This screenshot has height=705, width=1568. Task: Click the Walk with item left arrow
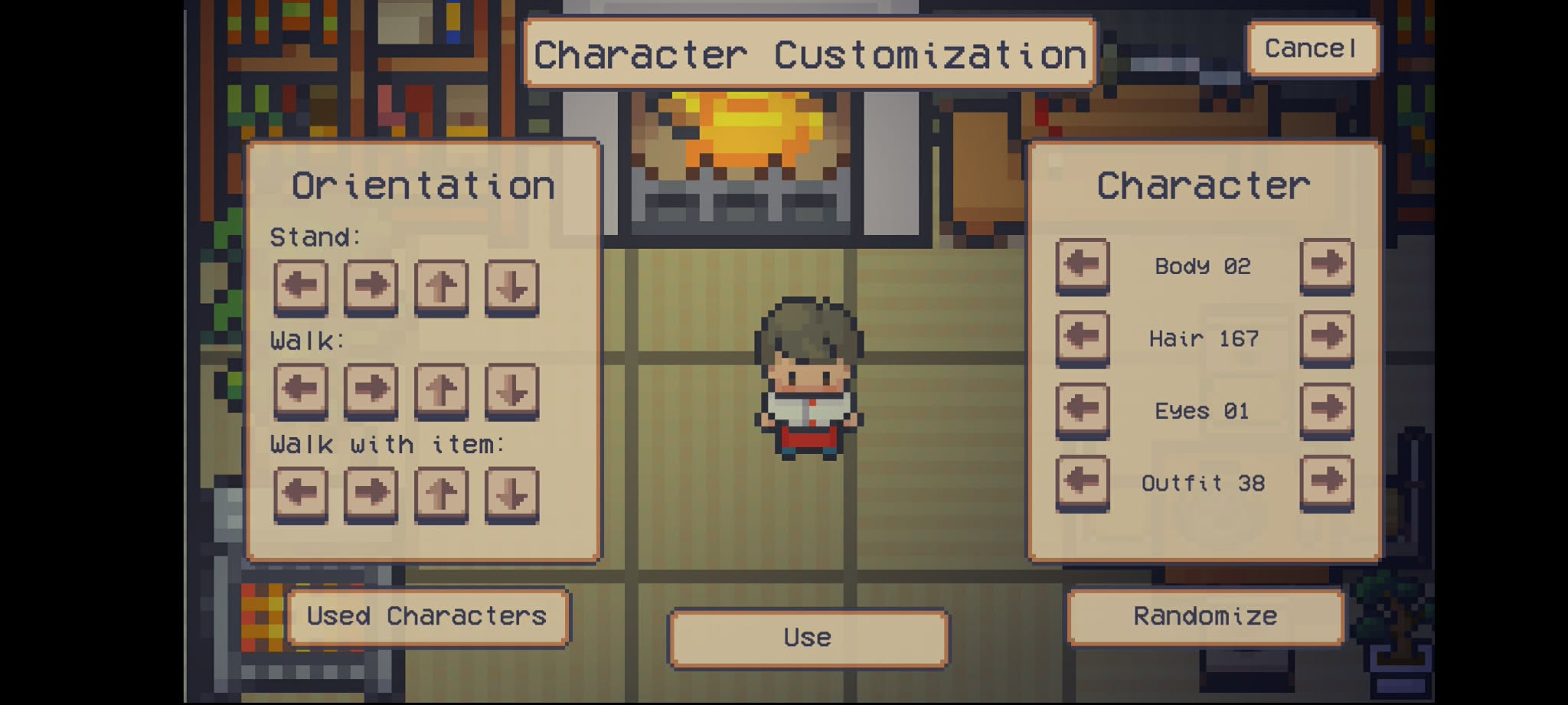pos(300,494)
